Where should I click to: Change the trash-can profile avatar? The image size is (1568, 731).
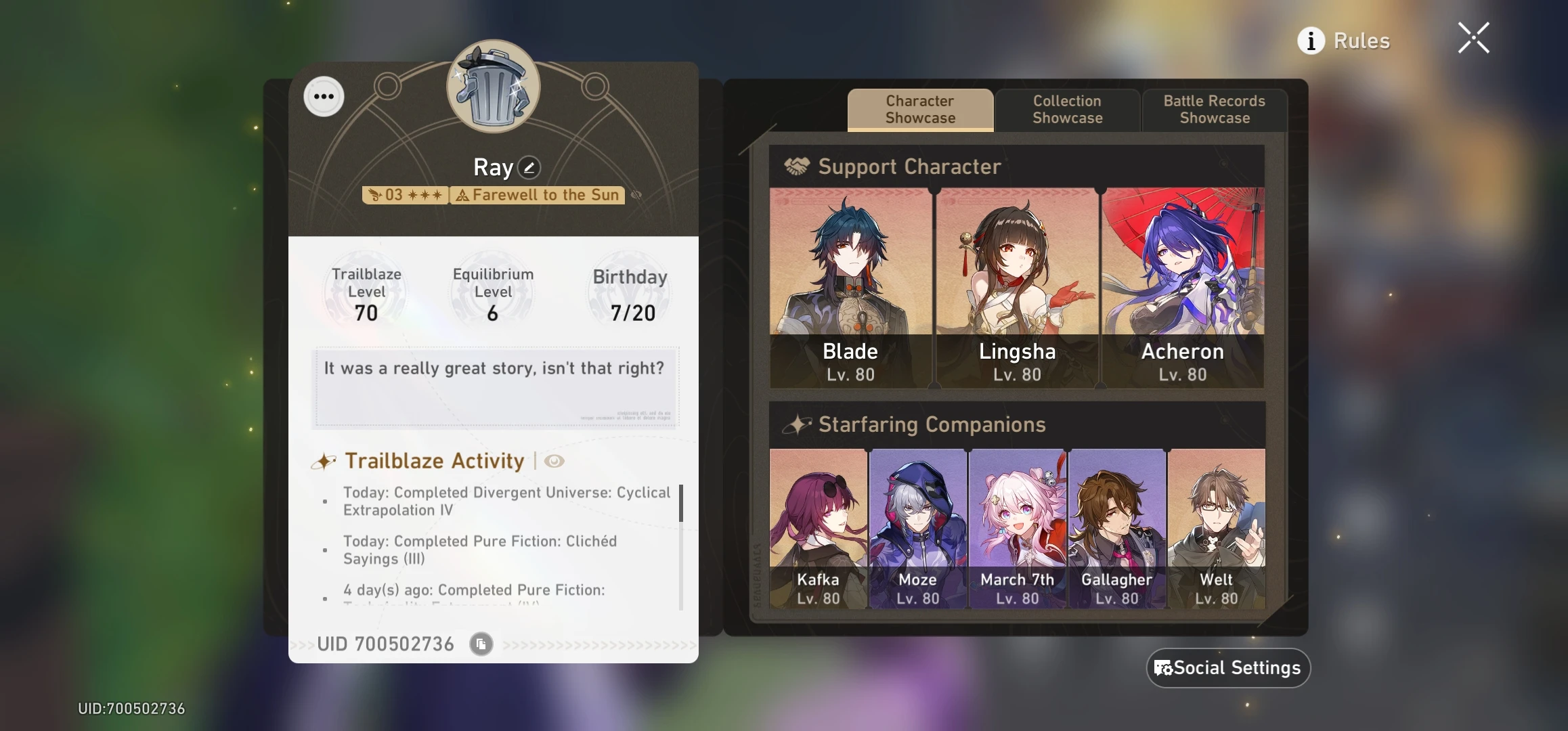pos(493,87)
